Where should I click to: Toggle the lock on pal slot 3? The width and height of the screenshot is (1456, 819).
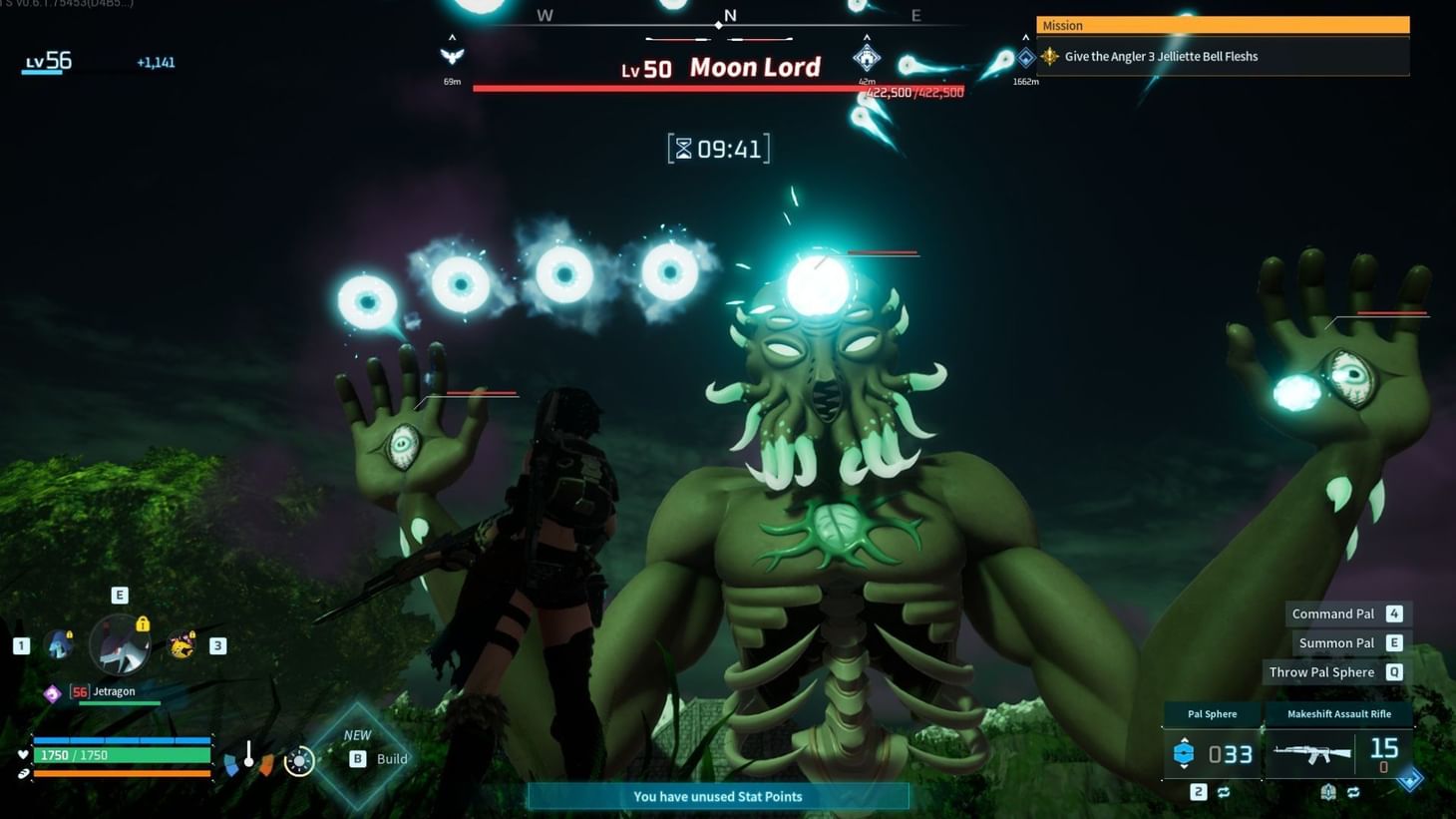[x=191, y=635]
